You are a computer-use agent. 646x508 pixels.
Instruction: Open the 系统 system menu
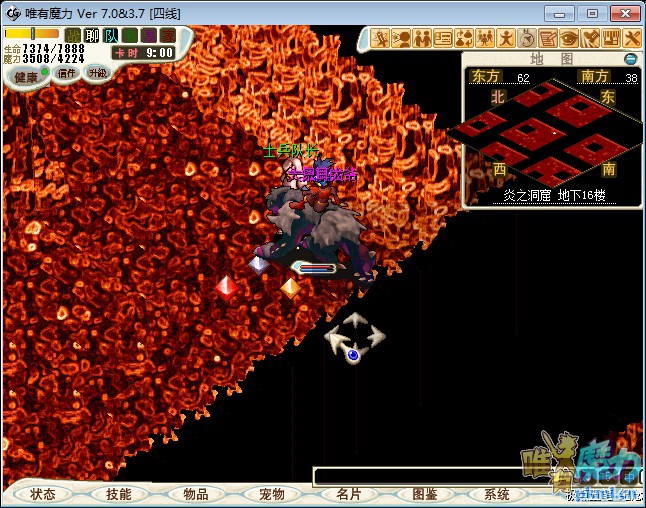497,494
